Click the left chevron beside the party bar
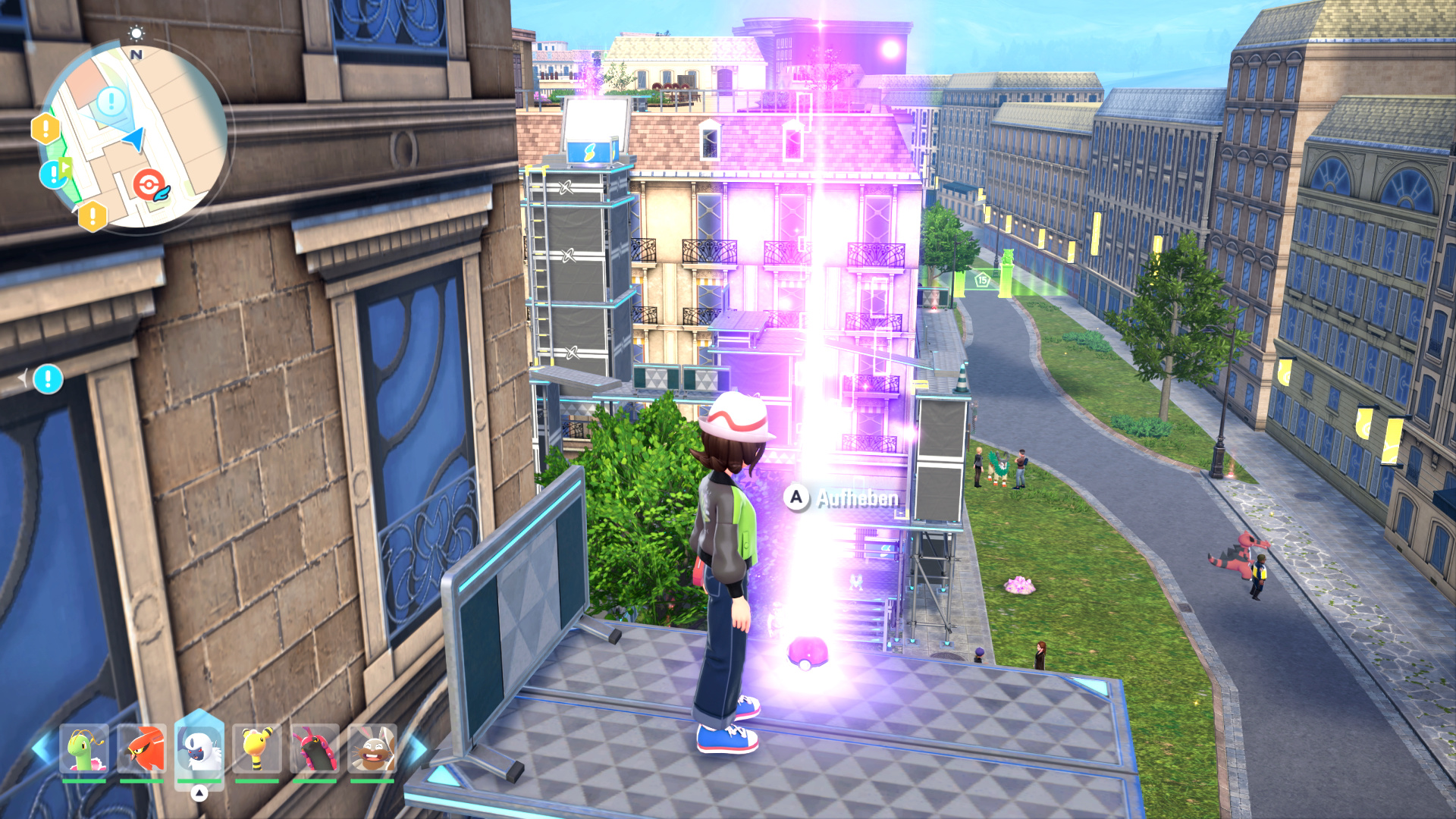Image resolution: width=1456 pixels, height=819 pixels. [x=42, y=748]
